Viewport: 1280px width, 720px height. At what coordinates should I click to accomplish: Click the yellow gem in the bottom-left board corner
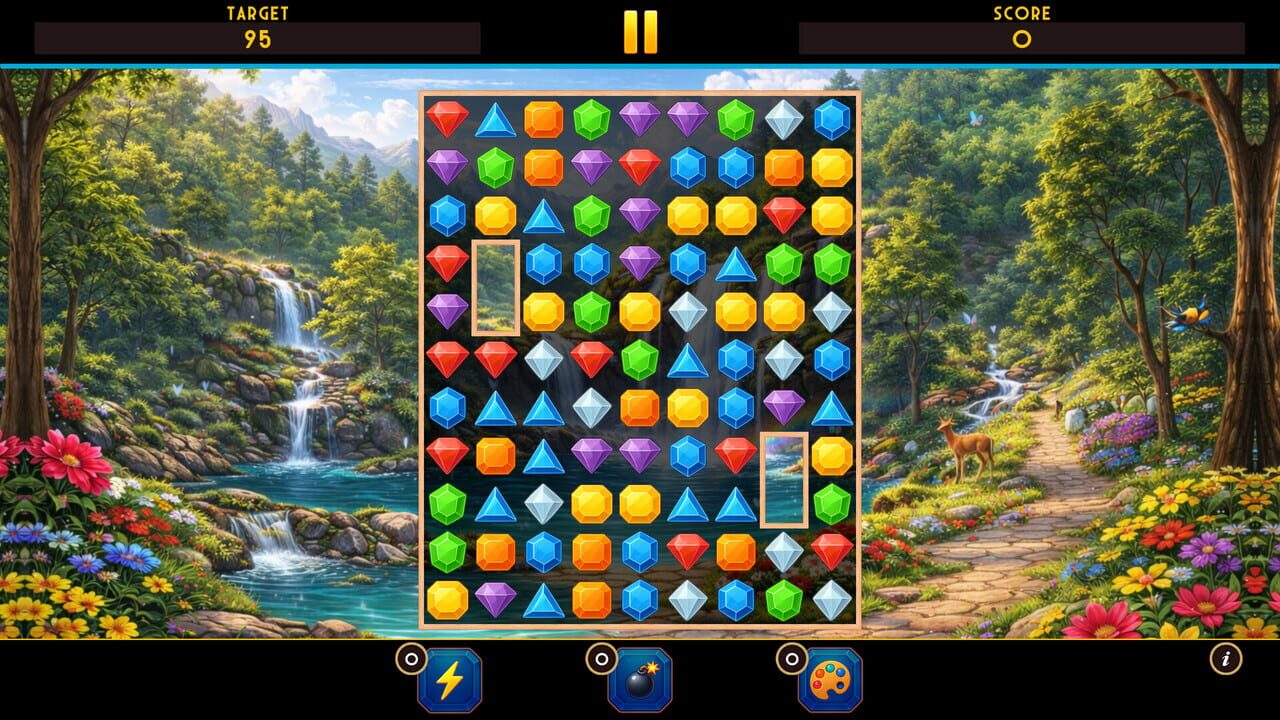point(446,602)
